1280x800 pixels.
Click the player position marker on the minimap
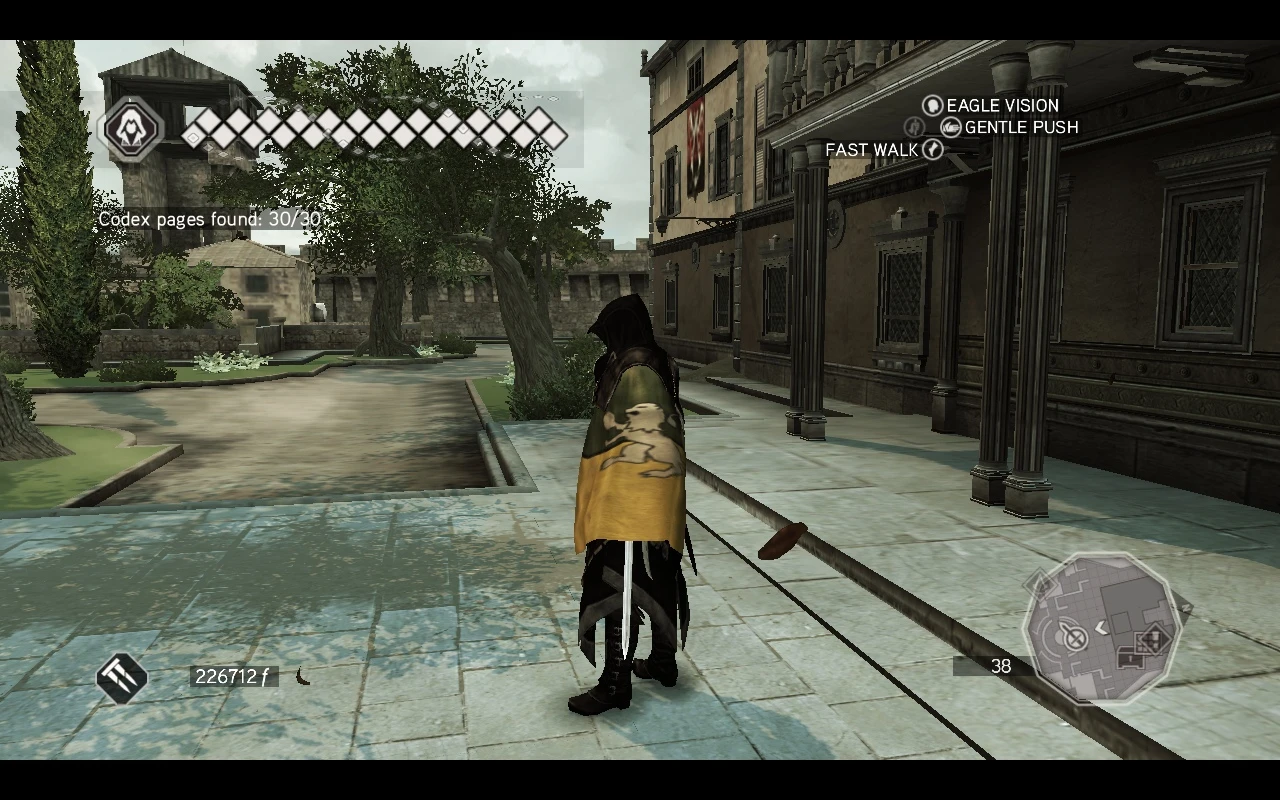1072,635
